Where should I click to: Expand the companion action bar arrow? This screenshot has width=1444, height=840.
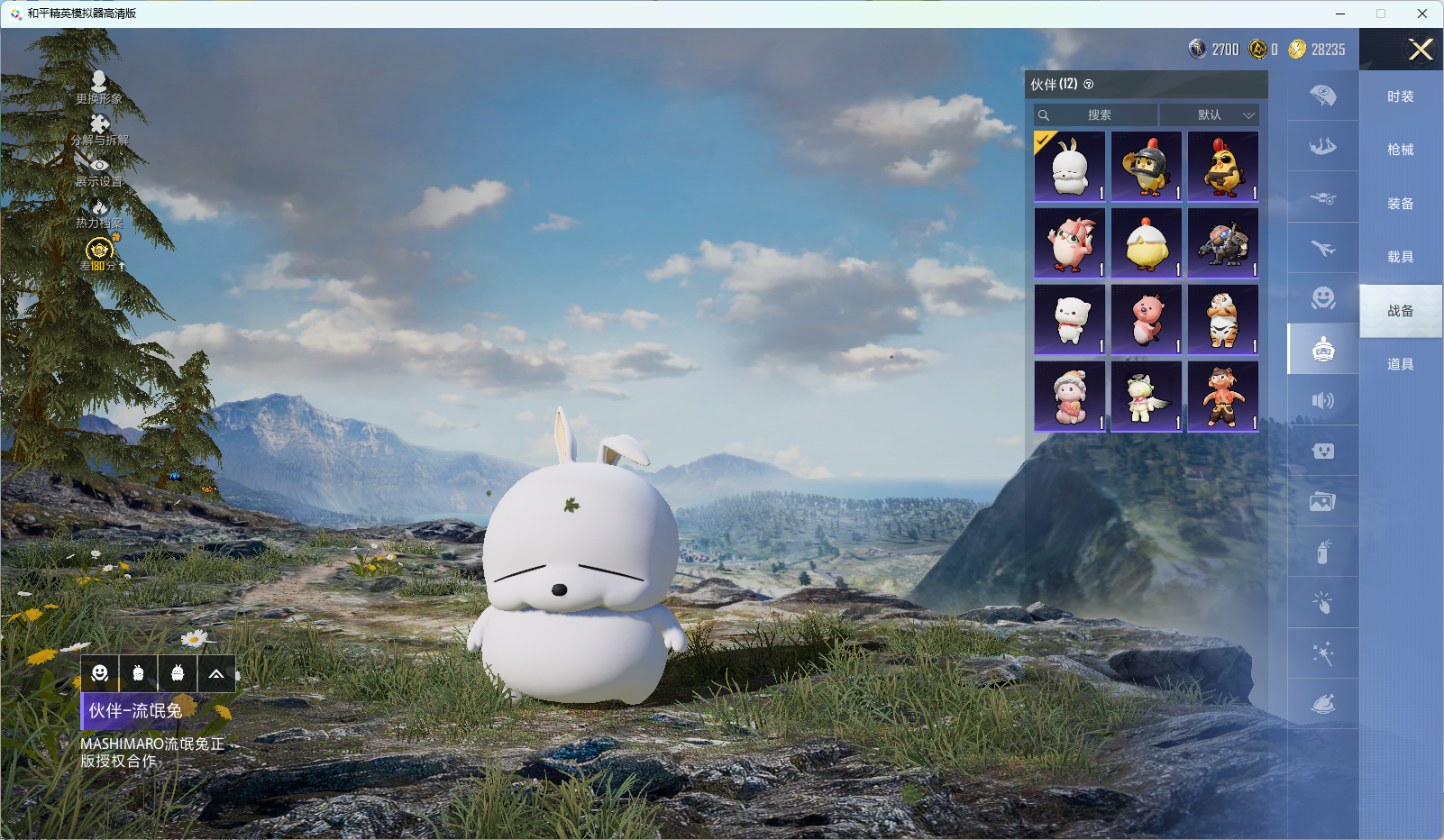[216, 673]
